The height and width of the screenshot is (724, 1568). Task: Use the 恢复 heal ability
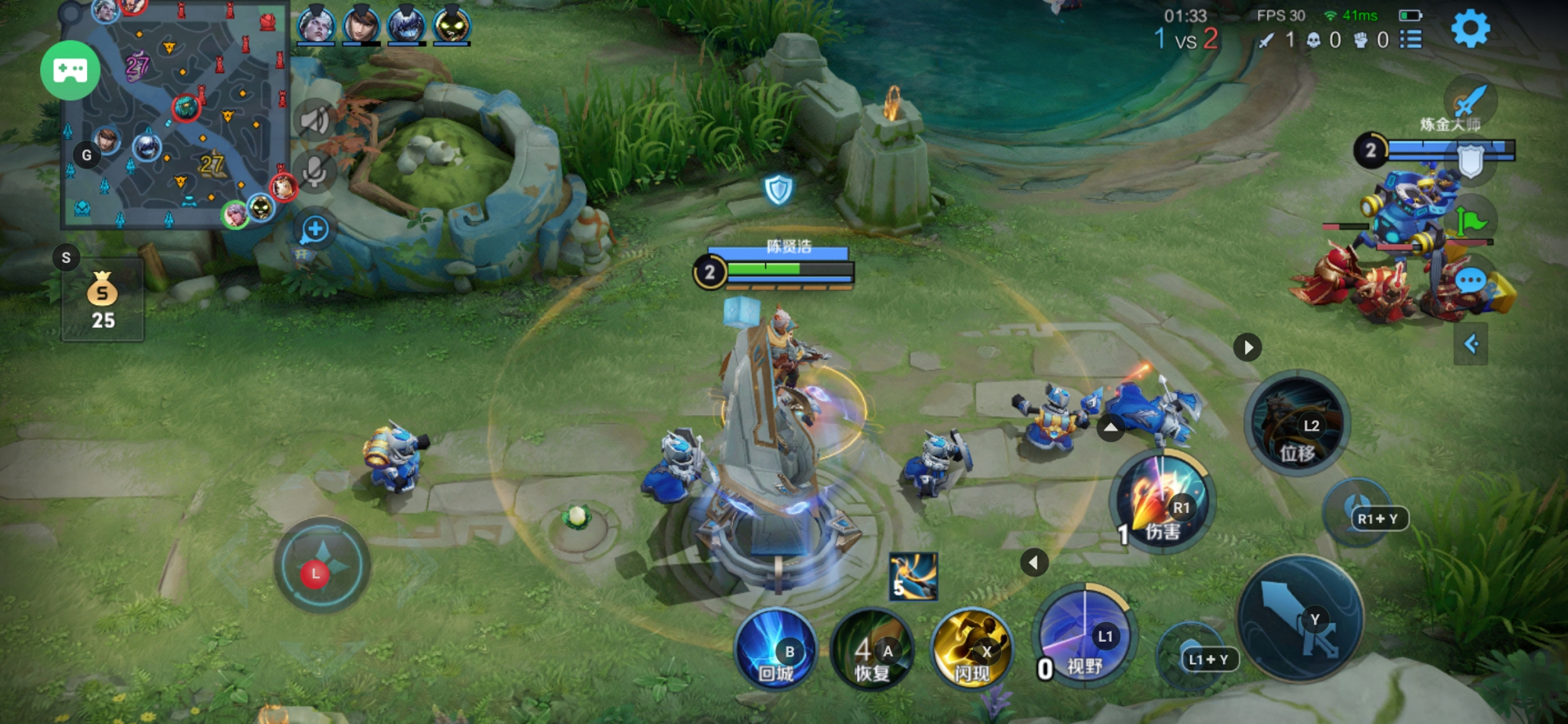(873, 649)
